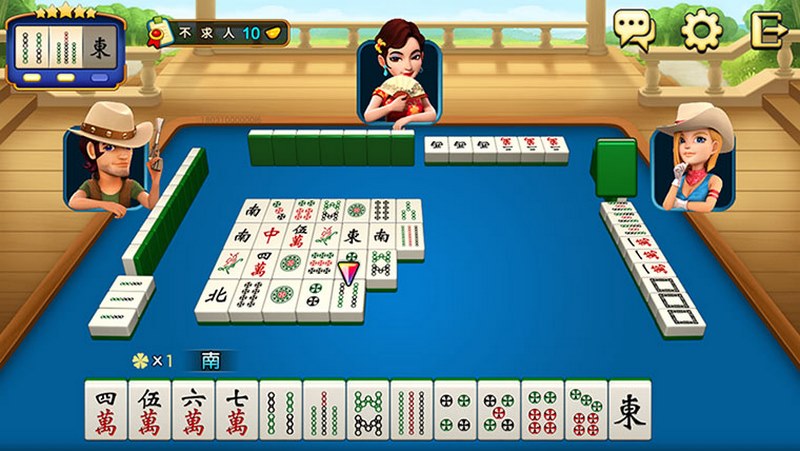Select the 東 wind tile in hand
Screen dimensions: 800x451
click(x=630, y=410)
